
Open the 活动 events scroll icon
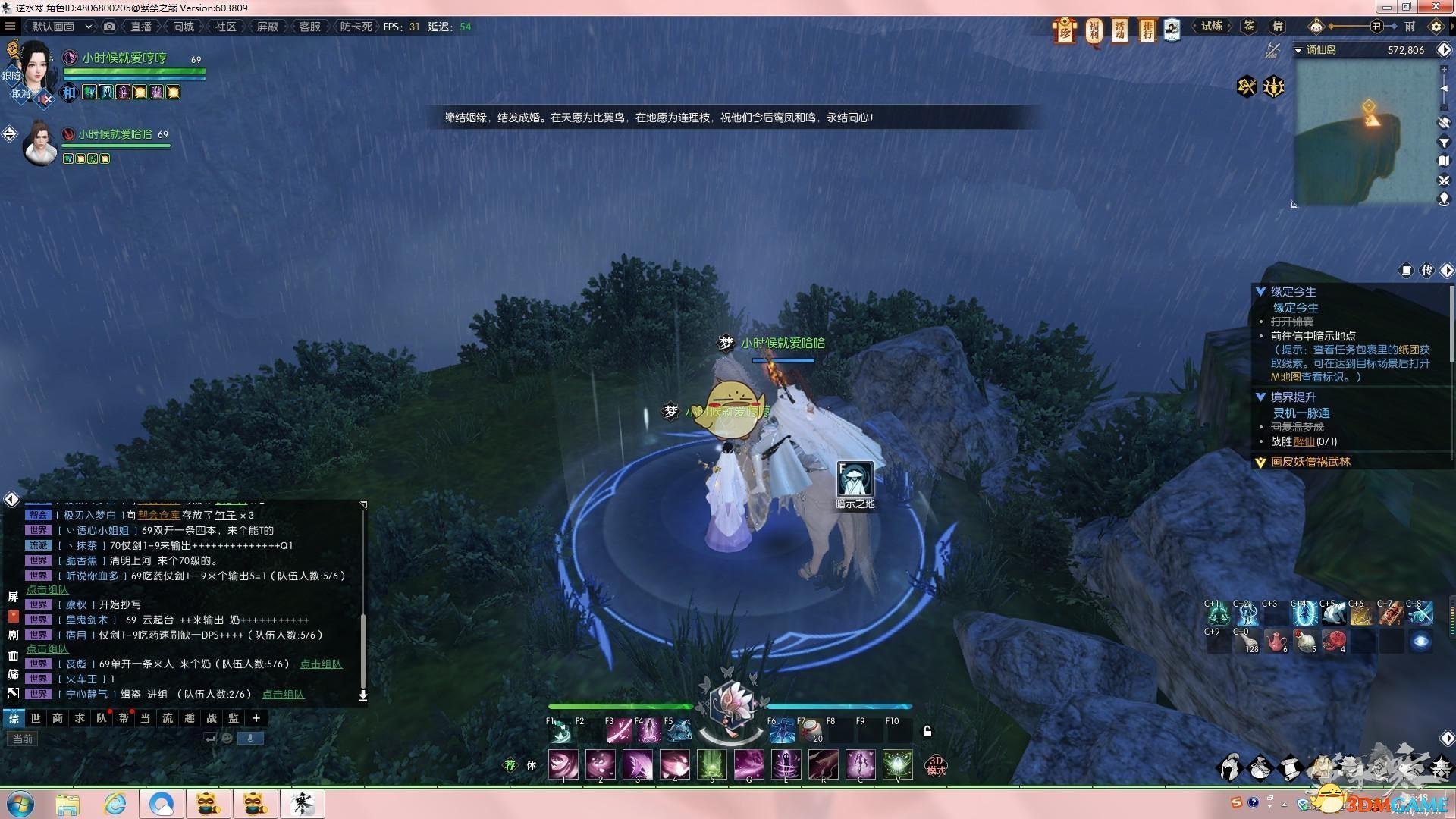point(1120,30)
